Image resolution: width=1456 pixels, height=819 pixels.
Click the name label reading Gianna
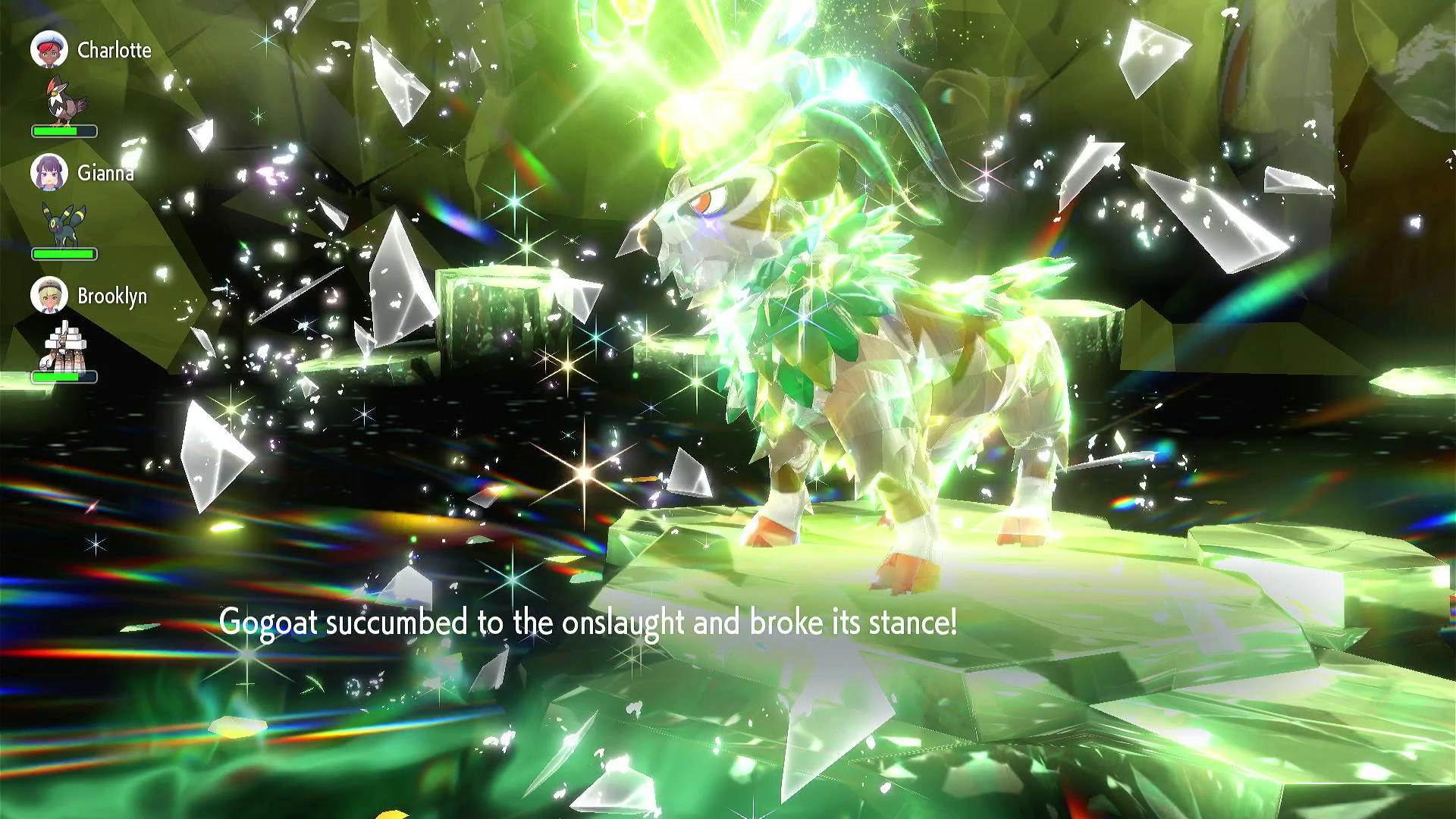coord(106,173)
